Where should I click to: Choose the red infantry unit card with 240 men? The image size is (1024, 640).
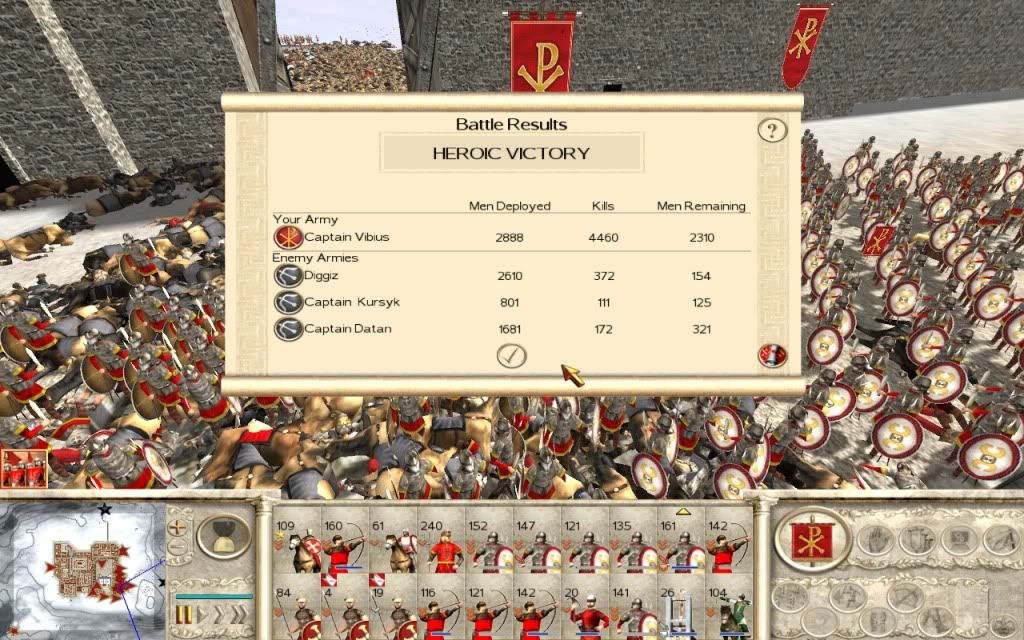point(441,547)
